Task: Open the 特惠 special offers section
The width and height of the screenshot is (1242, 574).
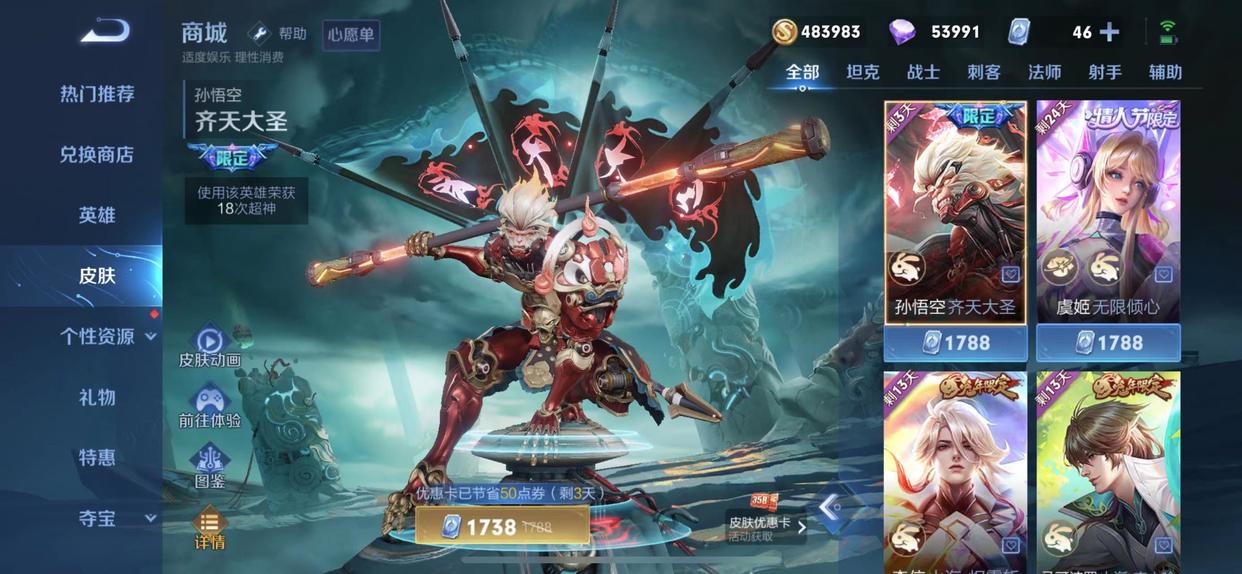Action: click(x=97, y=458)
